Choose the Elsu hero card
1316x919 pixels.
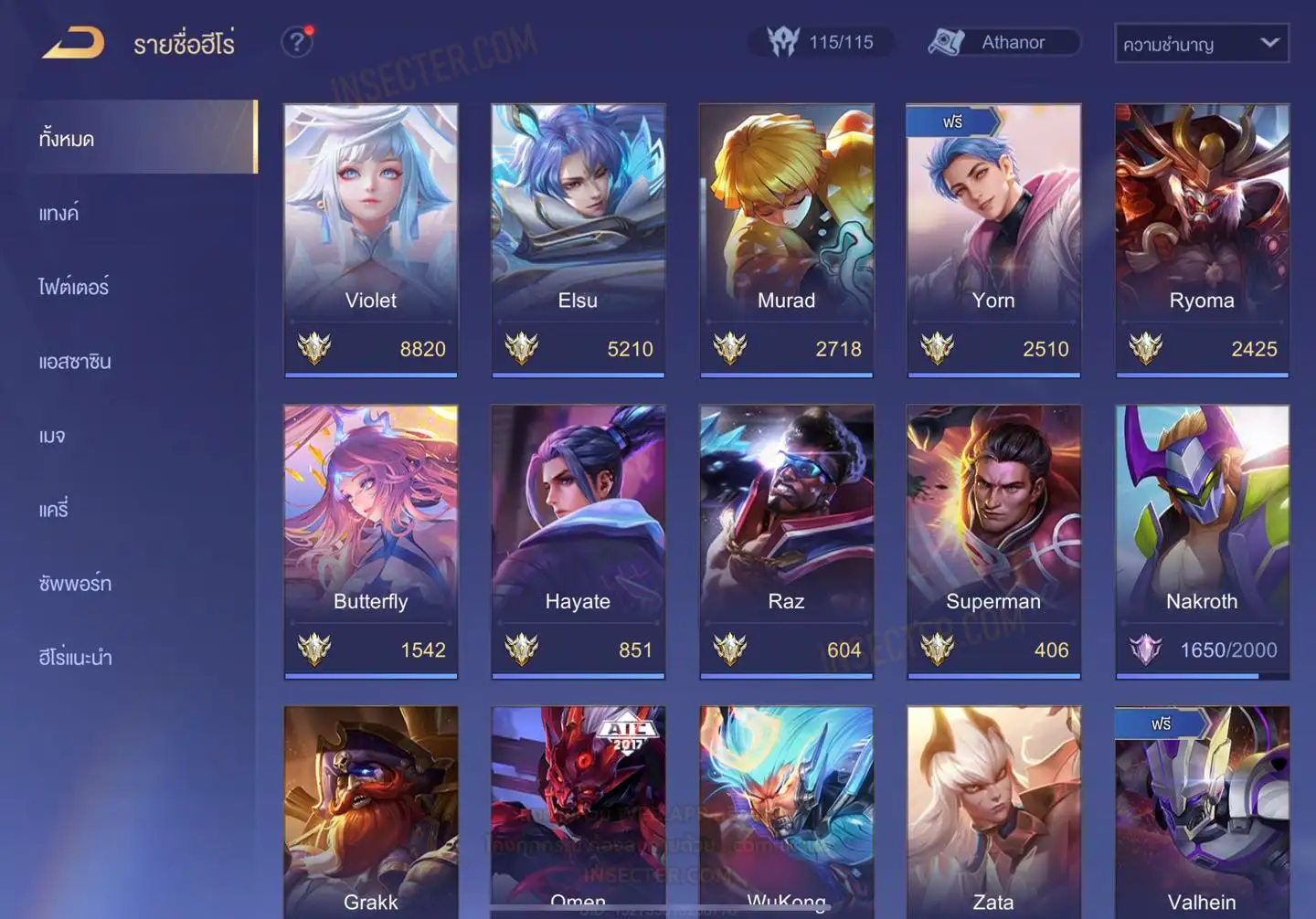pos(578,239)
